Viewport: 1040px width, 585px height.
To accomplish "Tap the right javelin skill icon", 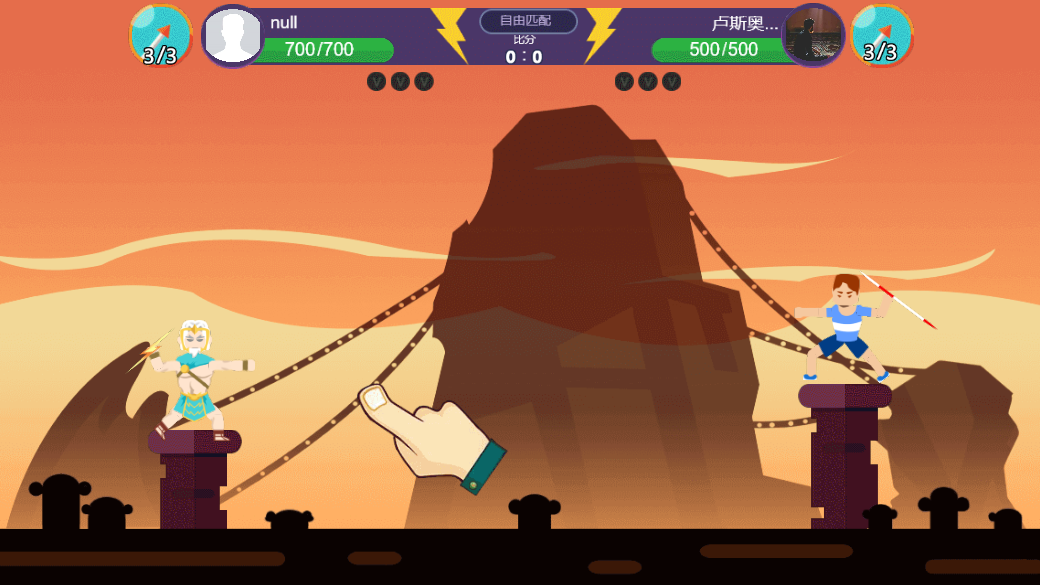I will pyautogui.click(x=881, y=36).
